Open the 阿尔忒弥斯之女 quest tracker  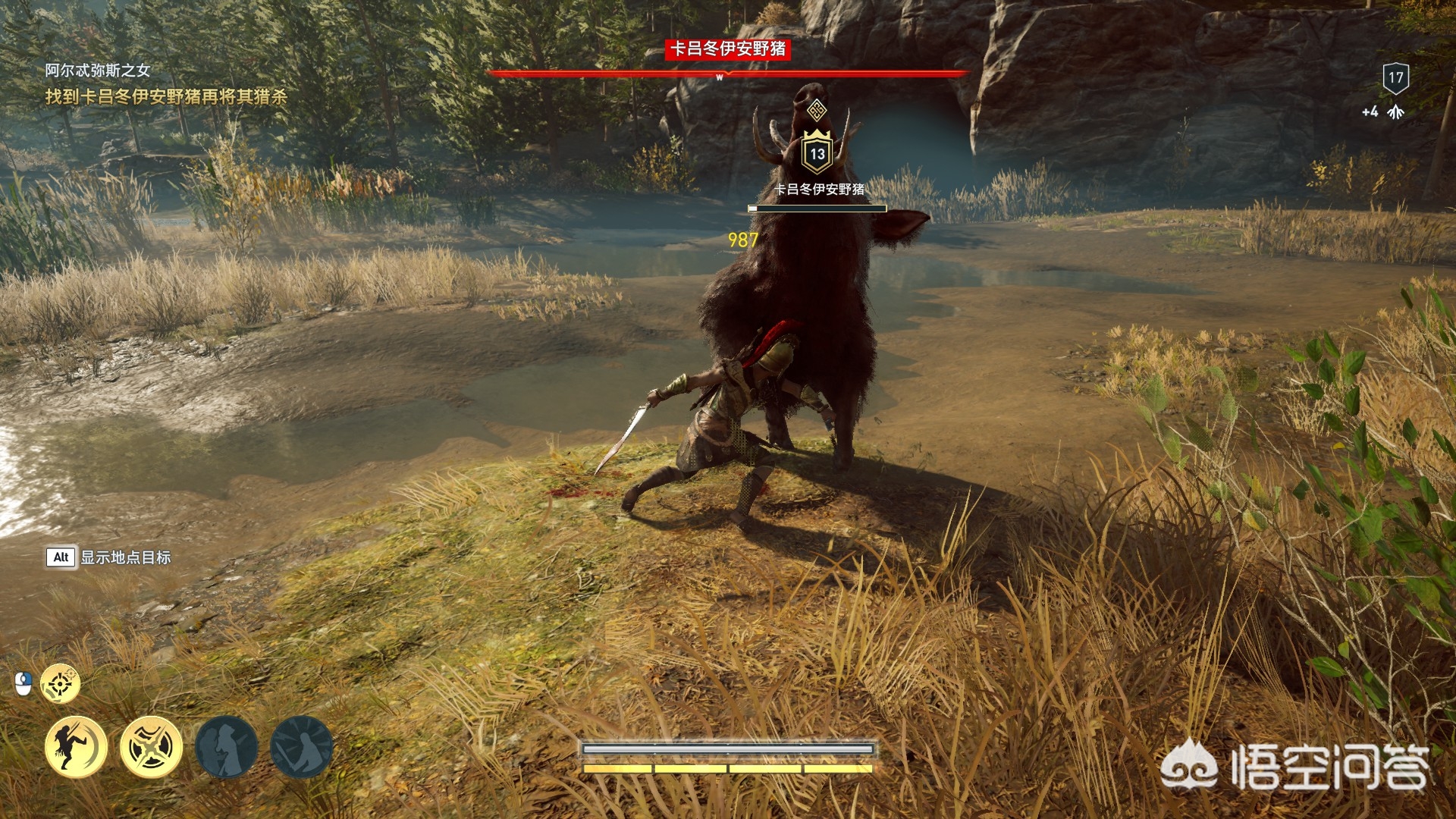coord(97,71)
